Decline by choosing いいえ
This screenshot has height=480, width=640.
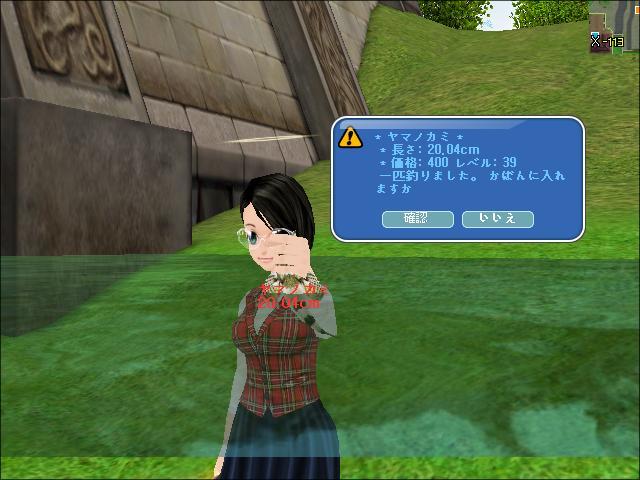point(497,218)
